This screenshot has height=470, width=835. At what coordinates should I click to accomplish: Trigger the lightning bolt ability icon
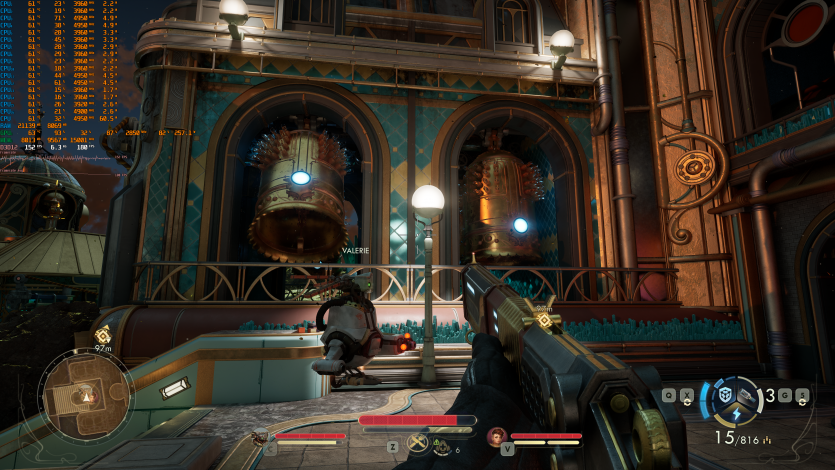click(x=735, y=414)
